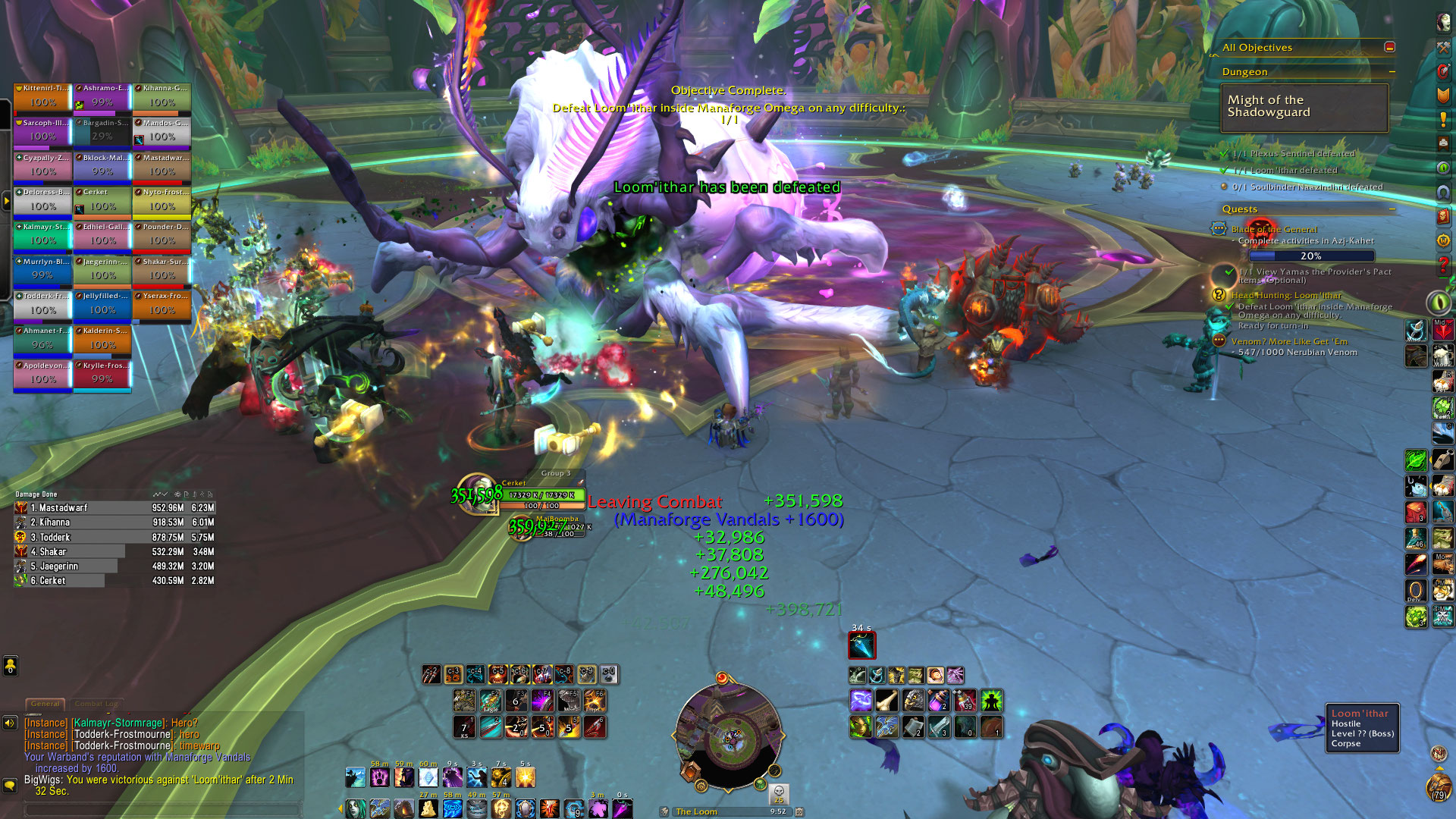
Task: Click the circular minimap
Action: 728,737
